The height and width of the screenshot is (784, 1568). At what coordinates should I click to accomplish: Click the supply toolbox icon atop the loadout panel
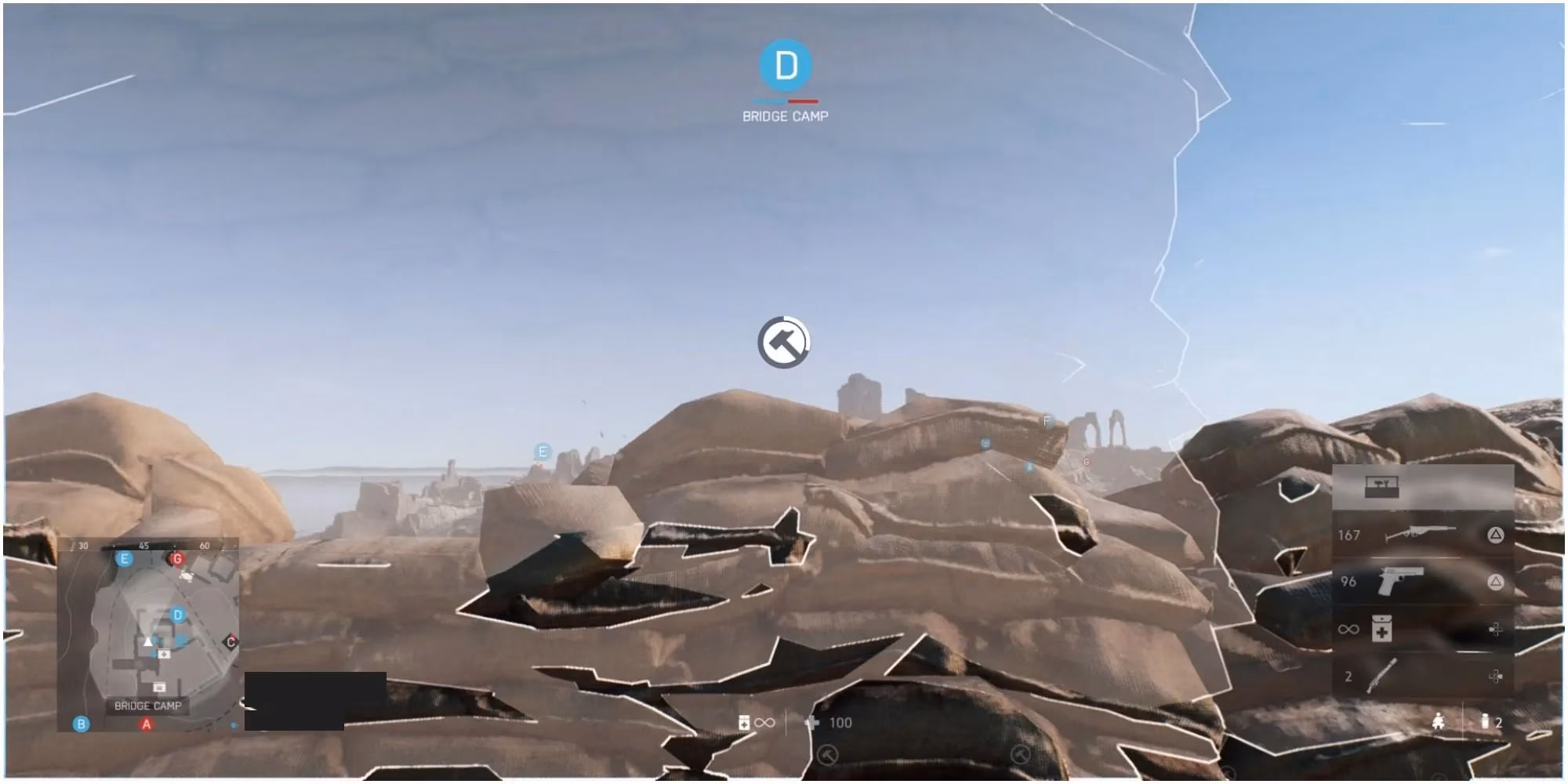tap(1381, 488)
